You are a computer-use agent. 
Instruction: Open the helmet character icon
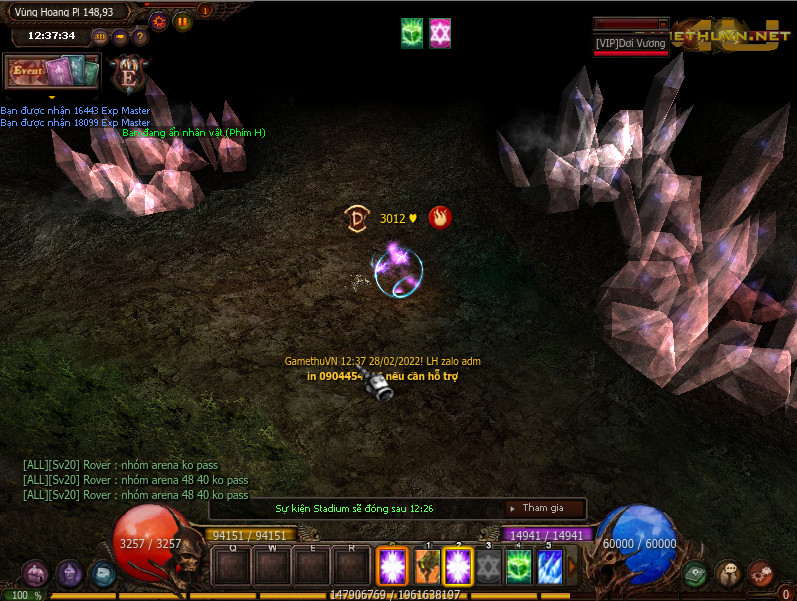tap(69, 574)
